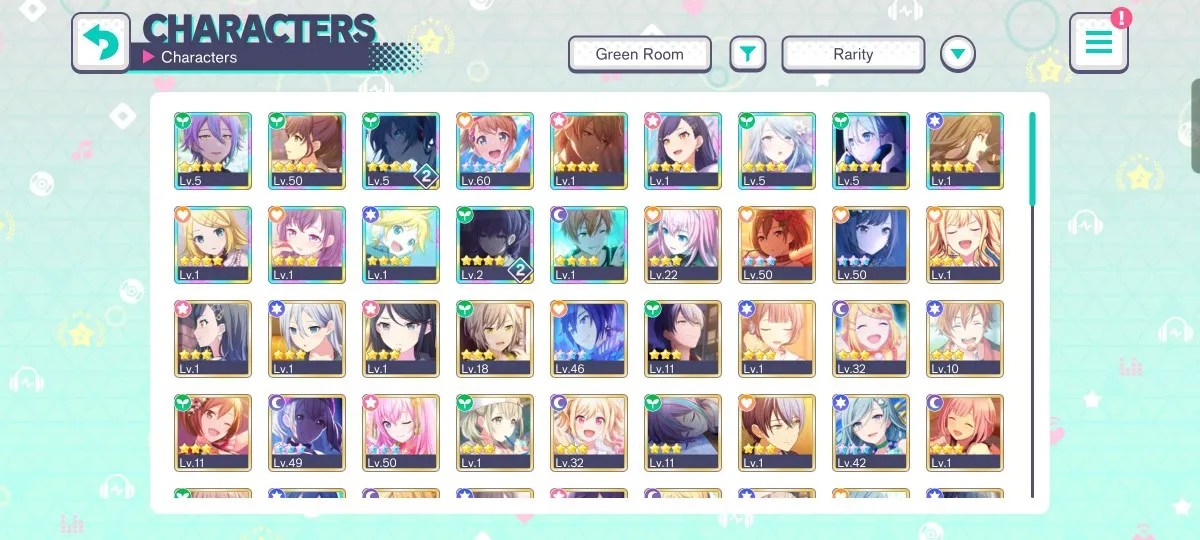Go back using the arrow button
This screenshot has height=540, width=1200.
pos(101,42)
